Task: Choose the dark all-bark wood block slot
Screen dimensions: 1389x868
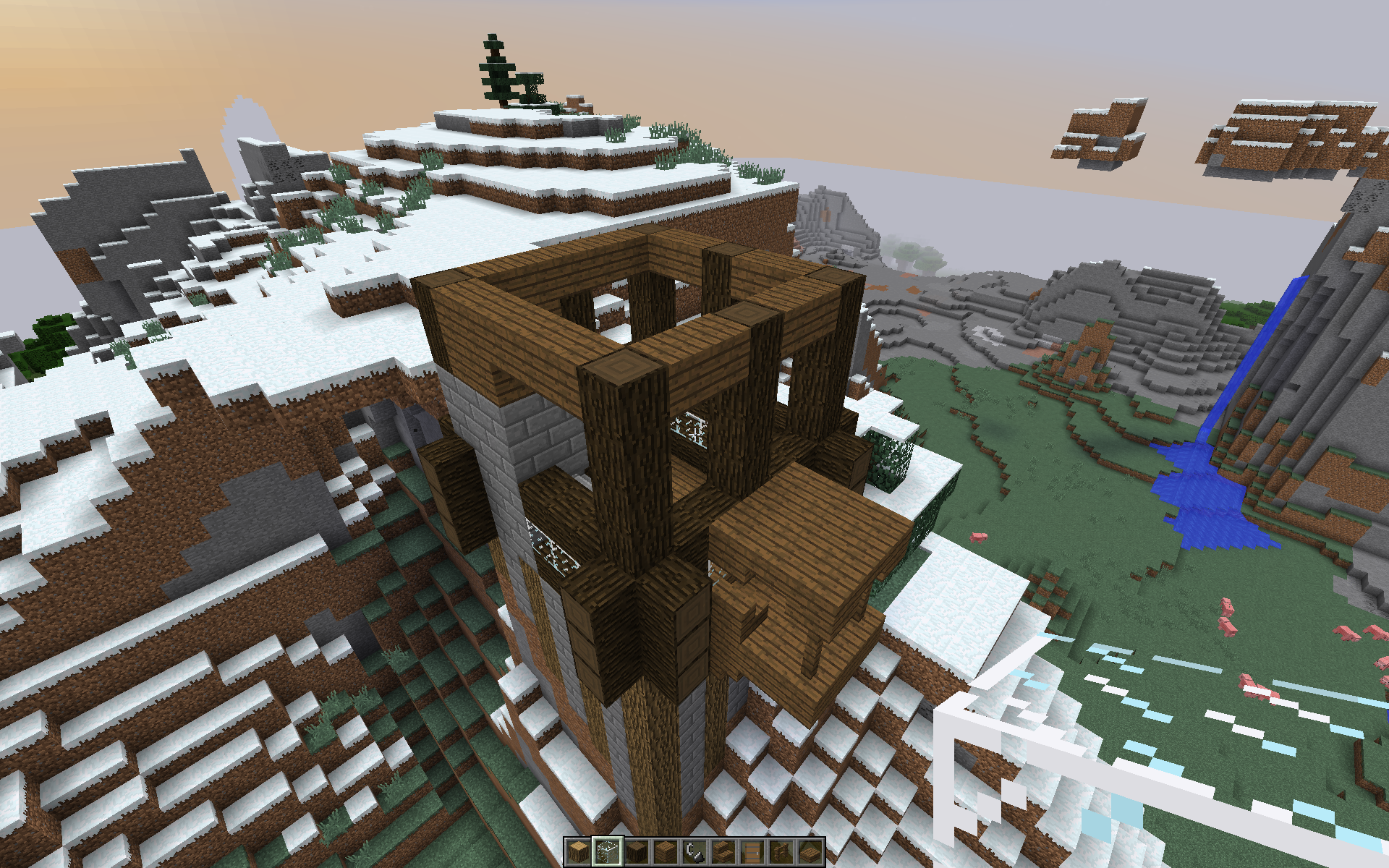Action: (x=637, y=852)
